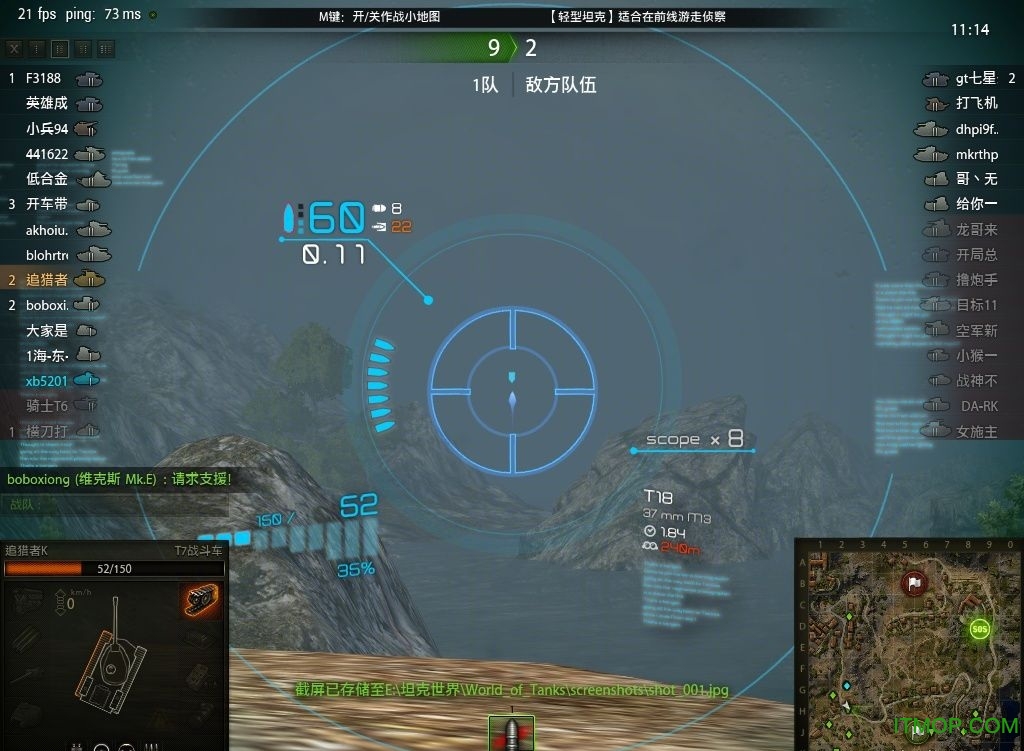Select the highlighted xb5201 player row
This screenshot has width=1024, height=751.
click(x=47, y=380)
